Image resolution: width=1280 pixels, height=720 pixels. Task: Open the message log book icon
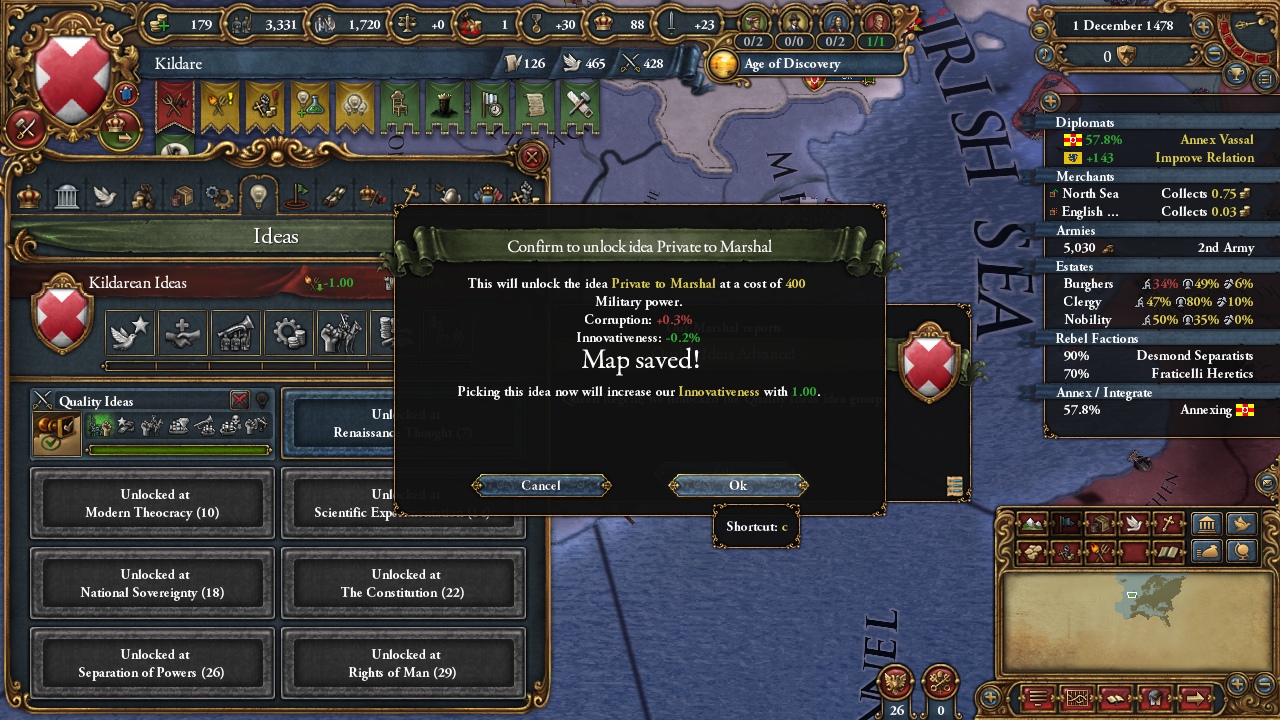pos(1114,697)
